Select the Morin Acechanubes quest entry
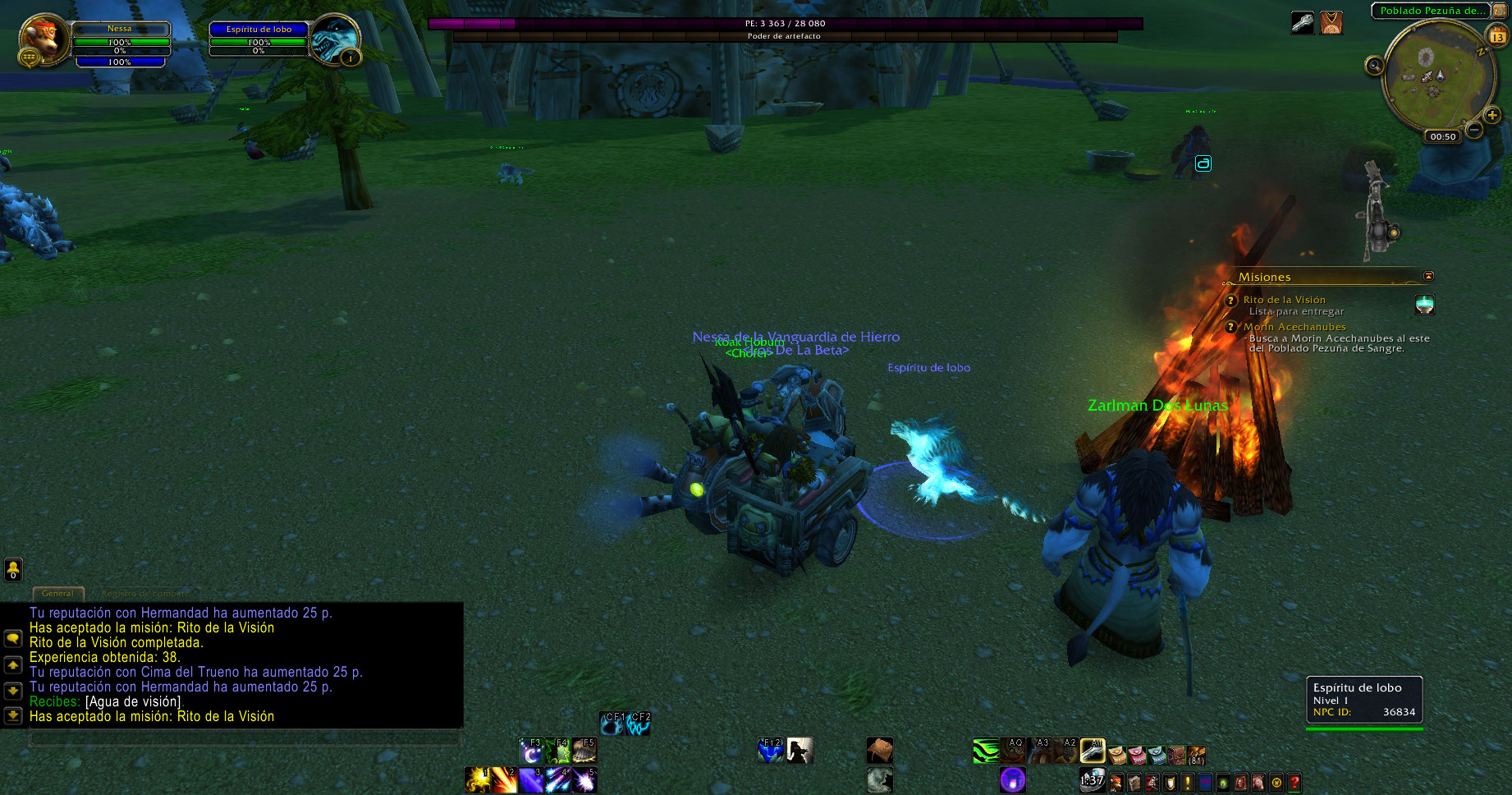Image resolution: width=1512 pixels, height=795 pixels. [1294, 327]
